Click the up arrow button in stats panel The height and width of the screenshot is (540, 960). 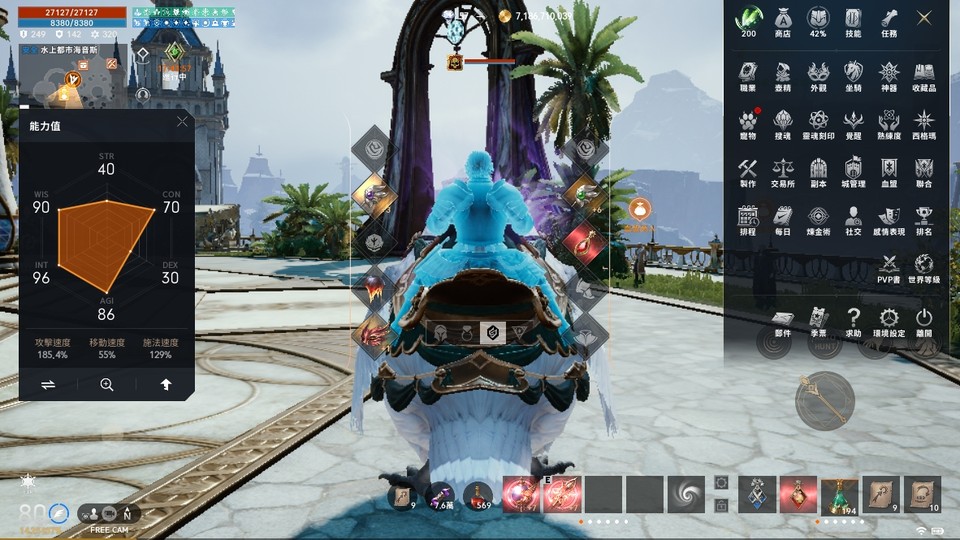coord(166,384)
